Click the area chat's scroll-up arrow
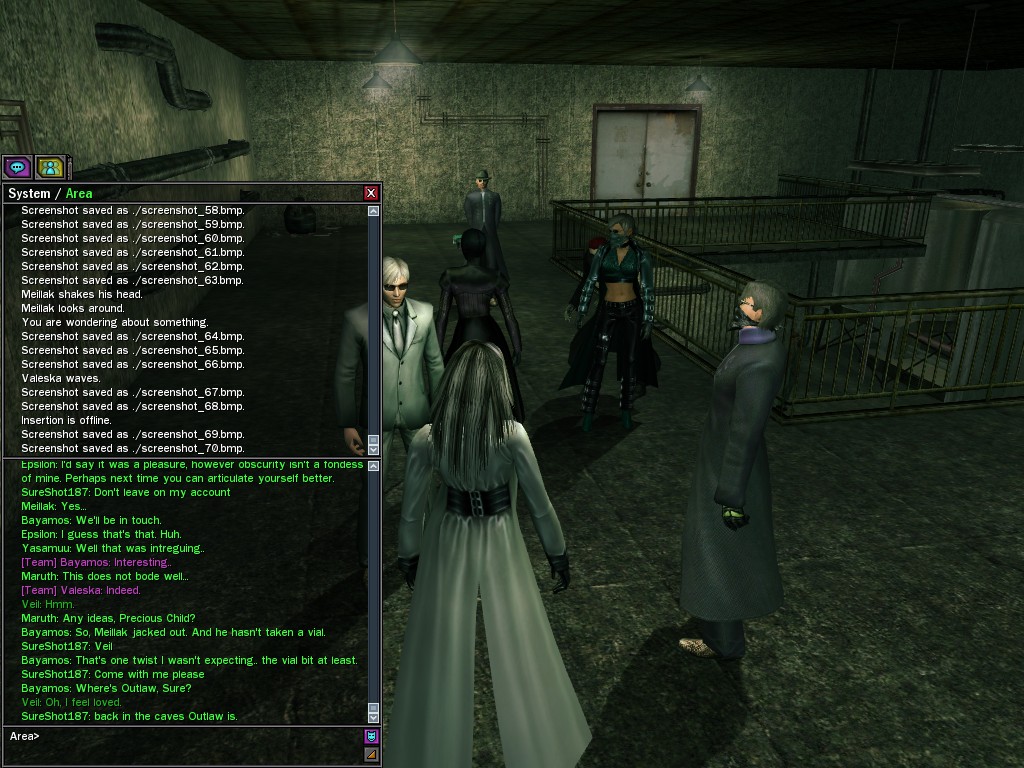Viewport: 1024px width, 768px height. 374,467
